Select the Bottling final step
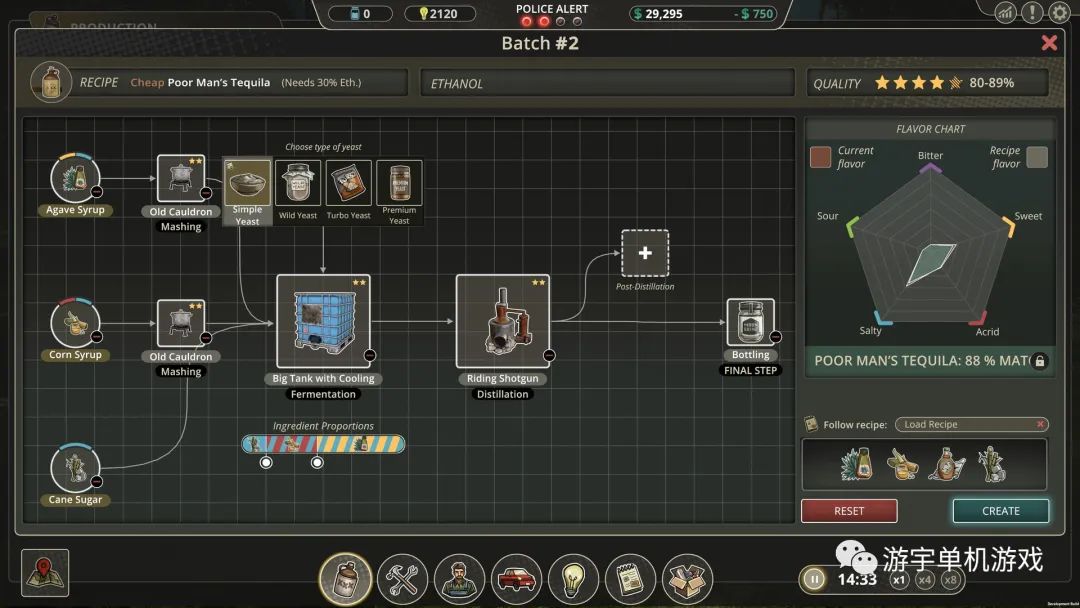 point(750,322)
